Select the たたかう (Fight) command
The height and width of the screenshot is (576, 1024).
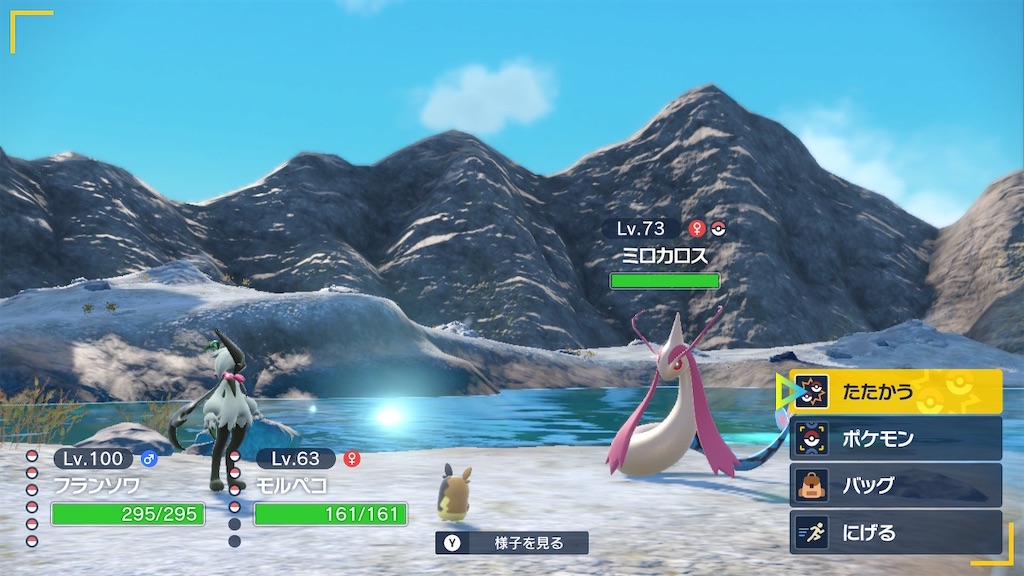[895, 392]
